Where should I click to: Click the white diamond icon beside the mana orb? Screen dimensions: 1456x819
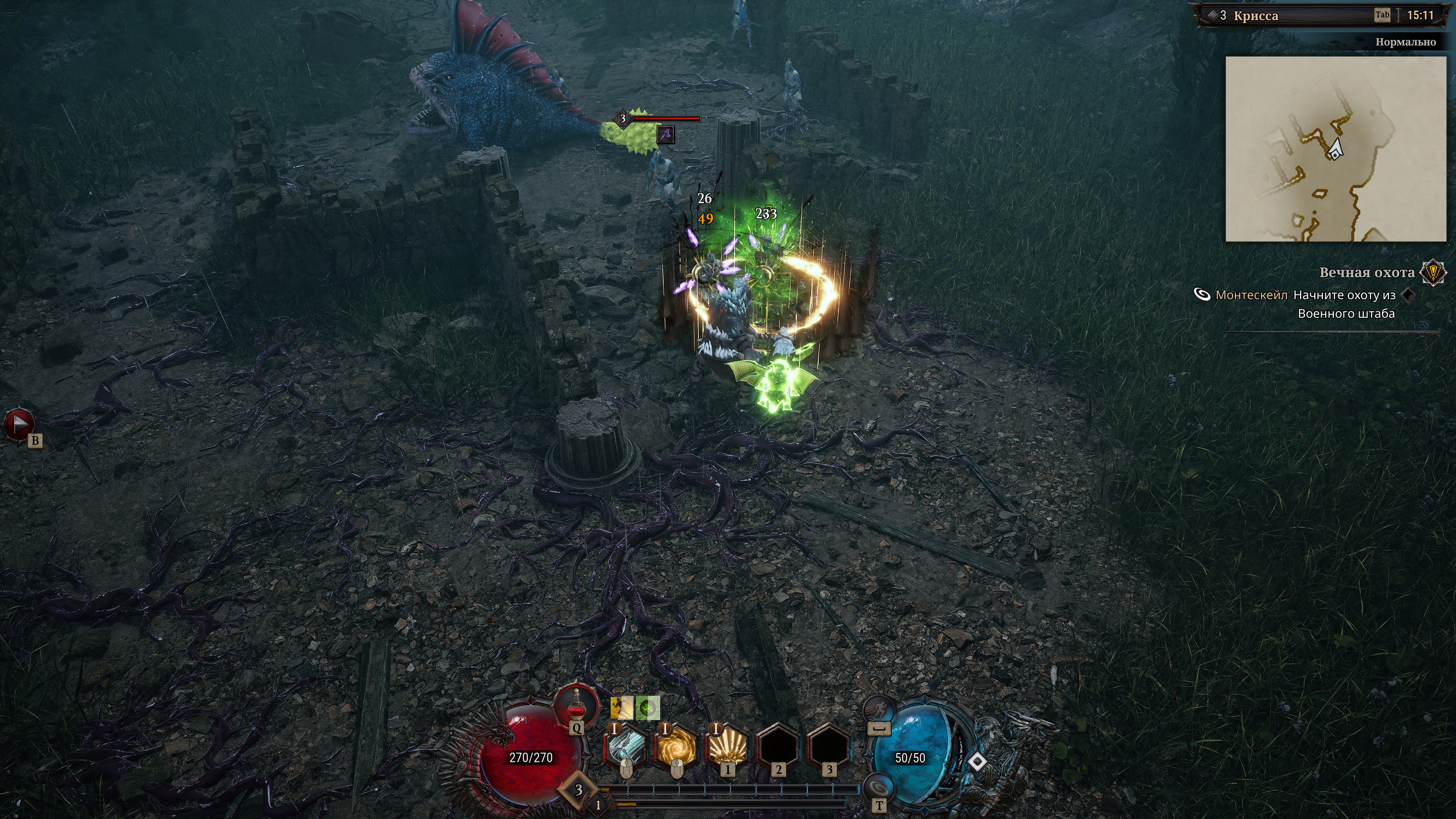pos(977,763)
